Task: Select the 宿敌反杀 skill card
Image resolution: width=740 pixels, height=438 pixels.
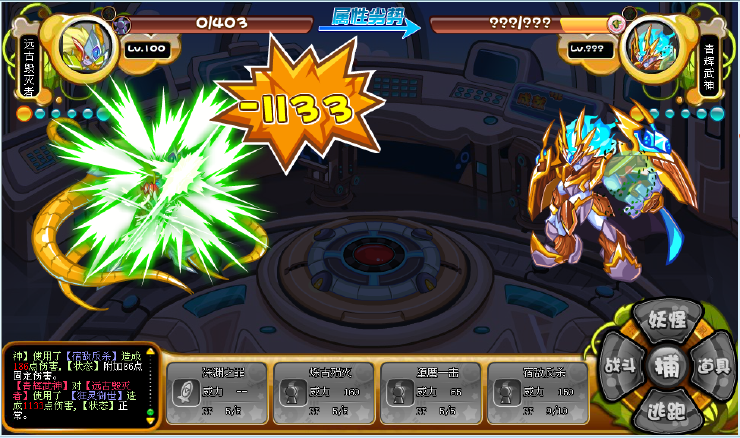Action: 540,388
